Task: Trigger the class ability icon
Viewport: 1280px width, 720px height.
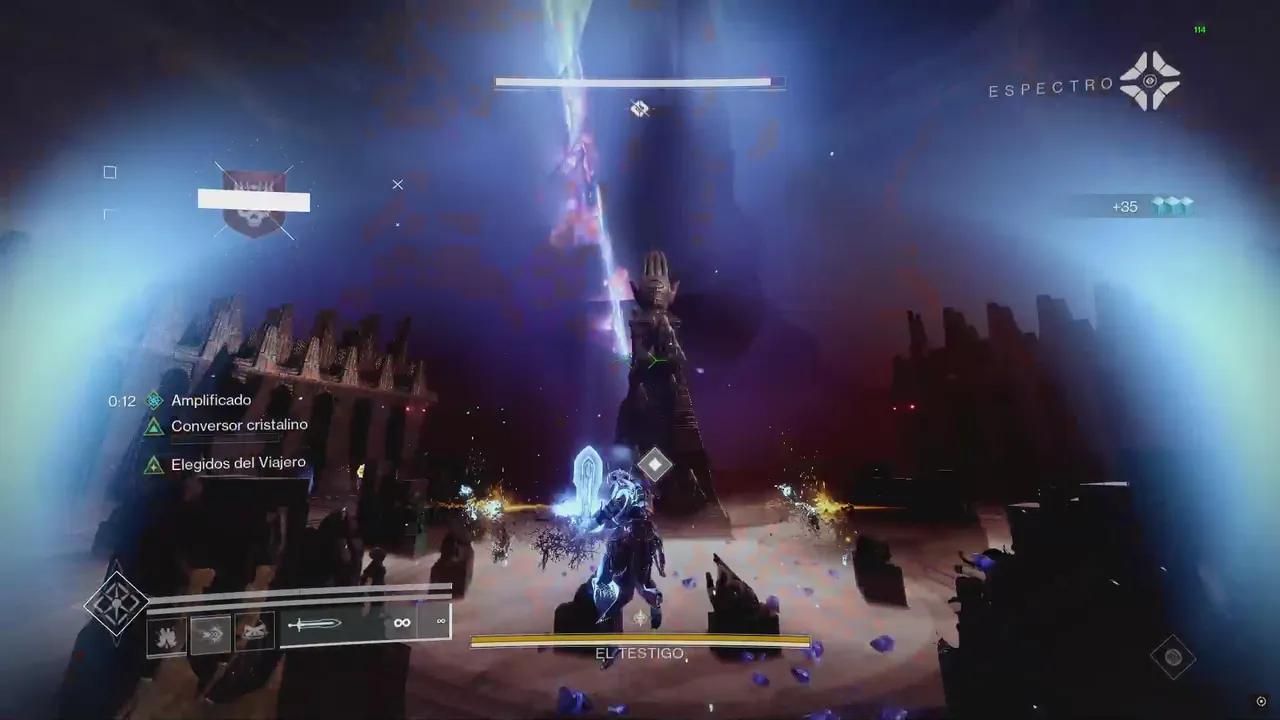Action: (x=254, y=633)
